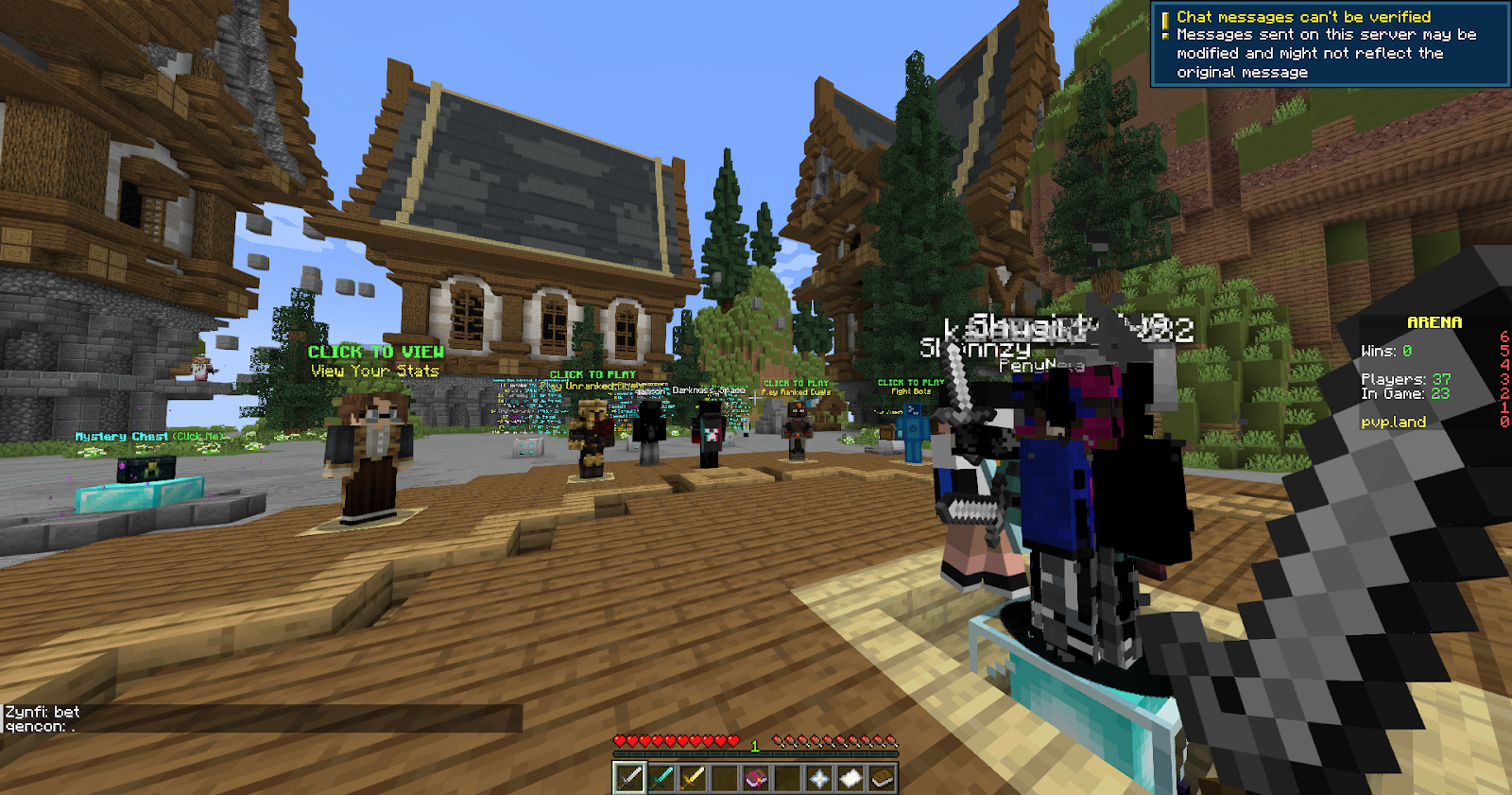Select the iron sword in the first hotbar slot

coord(629,777)
